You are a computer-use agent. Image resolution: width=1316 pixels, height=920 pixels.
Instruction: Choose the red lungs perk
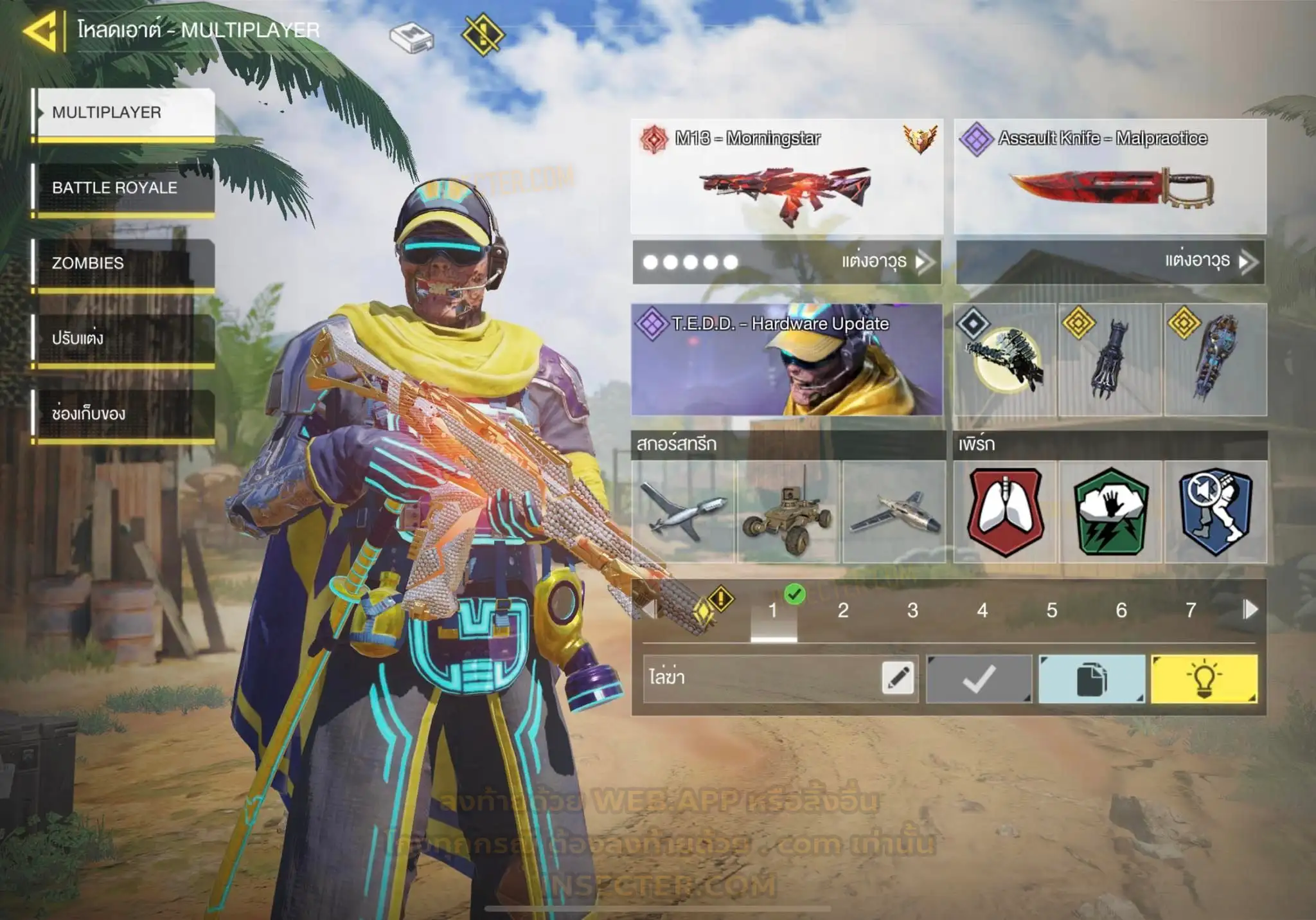[x=1005, y=512]
